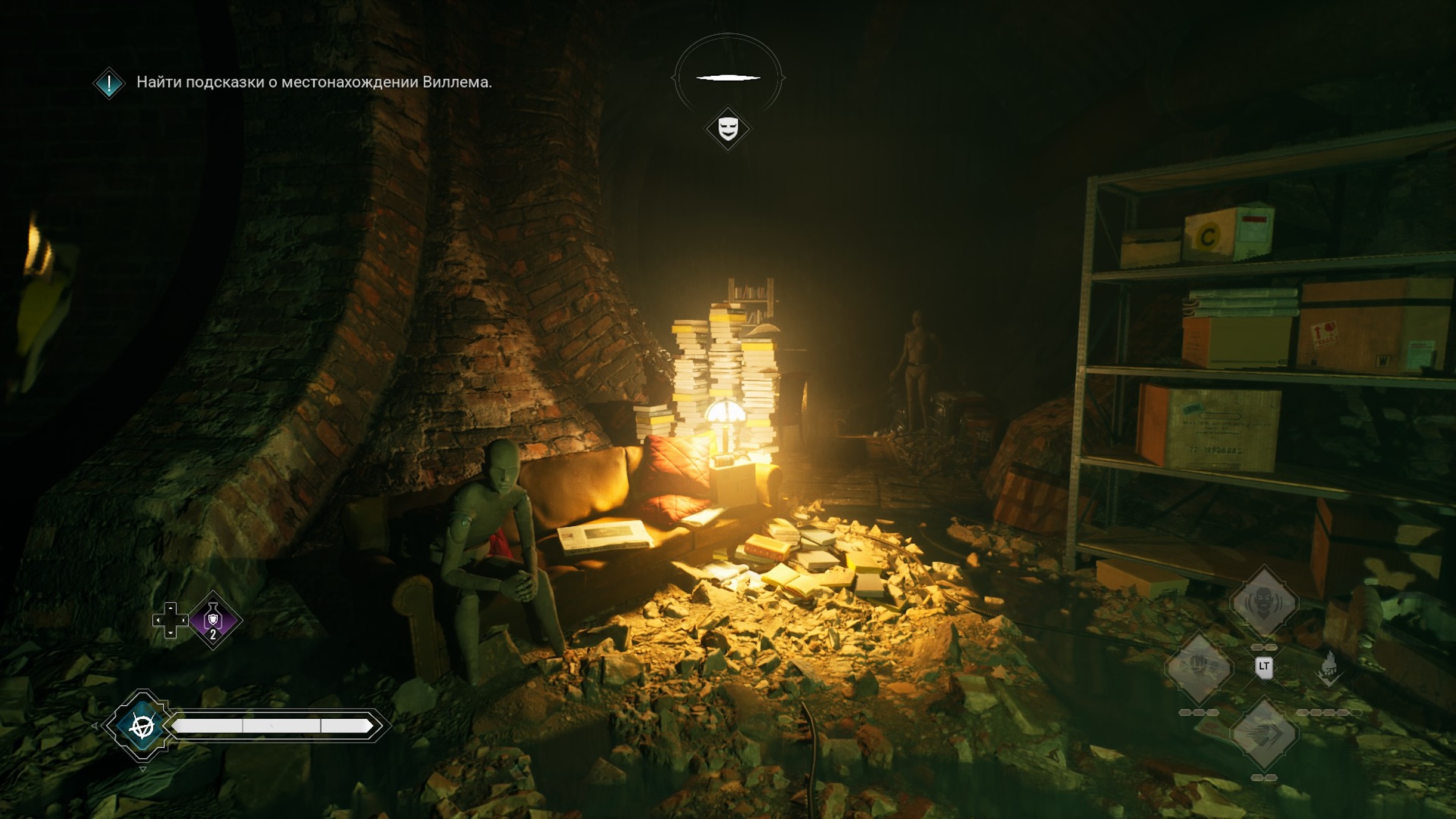The width and height of the screenshot is (1456, 819).
Task: Use the purple shield potion consumable
Action: coord(213,620)
